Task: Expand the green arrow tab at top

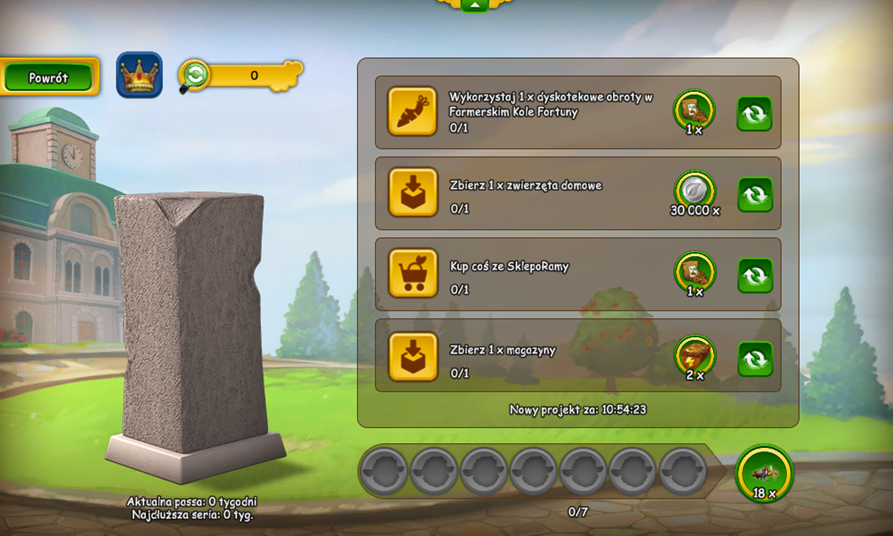Action: click(475, 5)
